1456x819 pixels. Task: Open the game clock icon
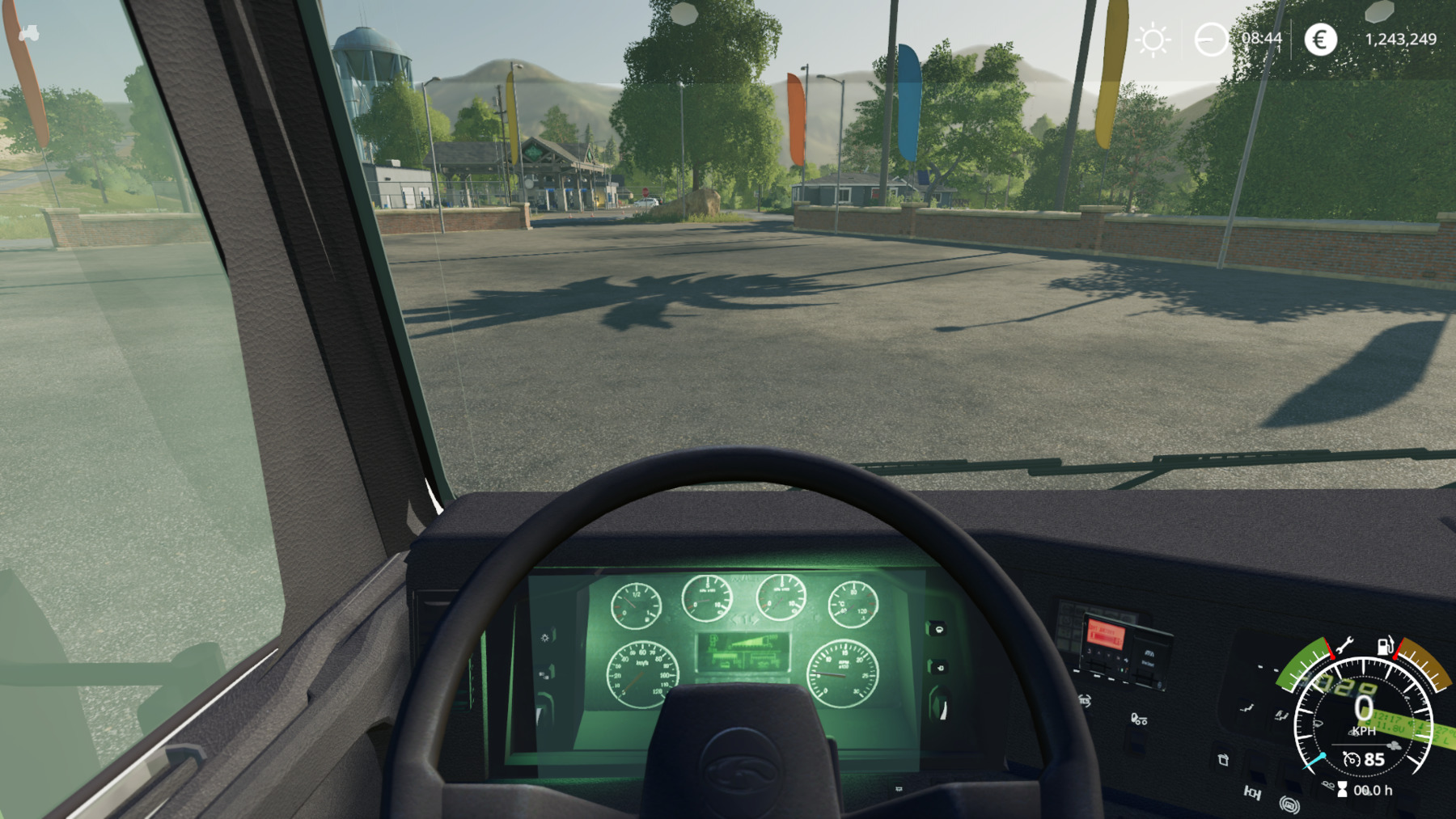click(1211, 40)
